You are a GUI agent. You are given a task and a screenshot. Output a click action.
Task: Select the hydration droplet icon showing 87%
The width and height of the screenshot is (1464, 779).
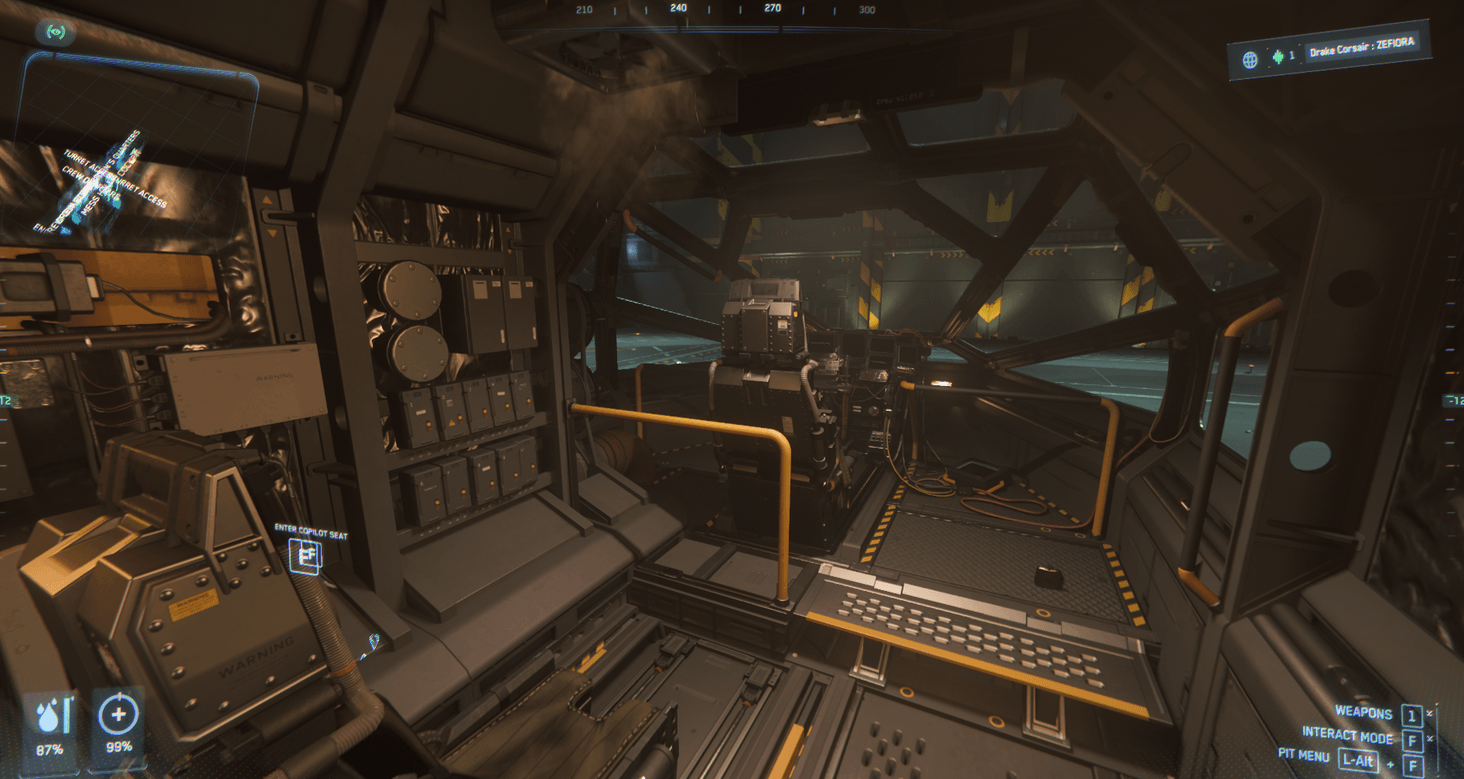click(48, 715)
